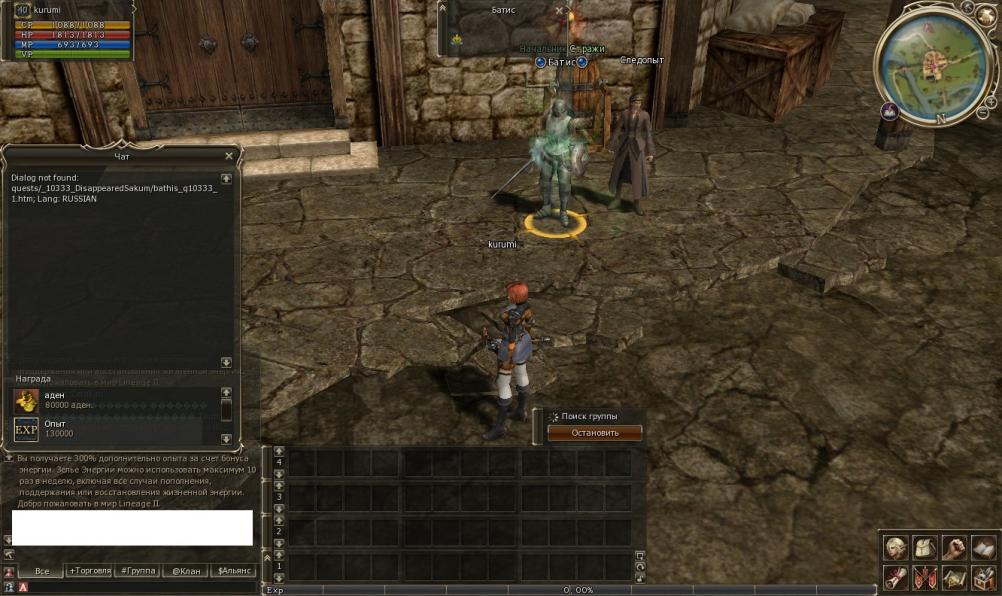Close the Чат dialog window

coord(229,156)
